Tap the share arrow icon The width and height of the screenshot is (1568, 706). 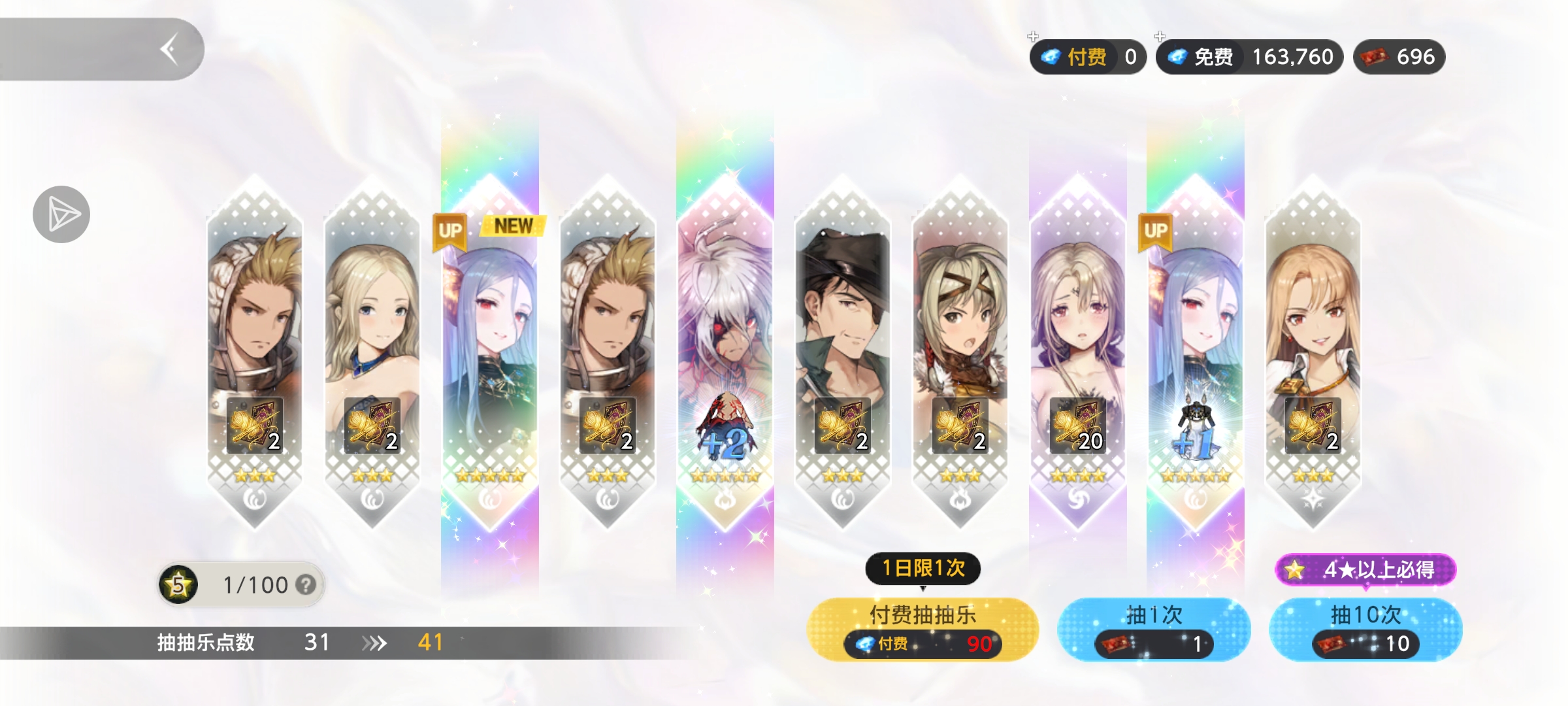61,214
